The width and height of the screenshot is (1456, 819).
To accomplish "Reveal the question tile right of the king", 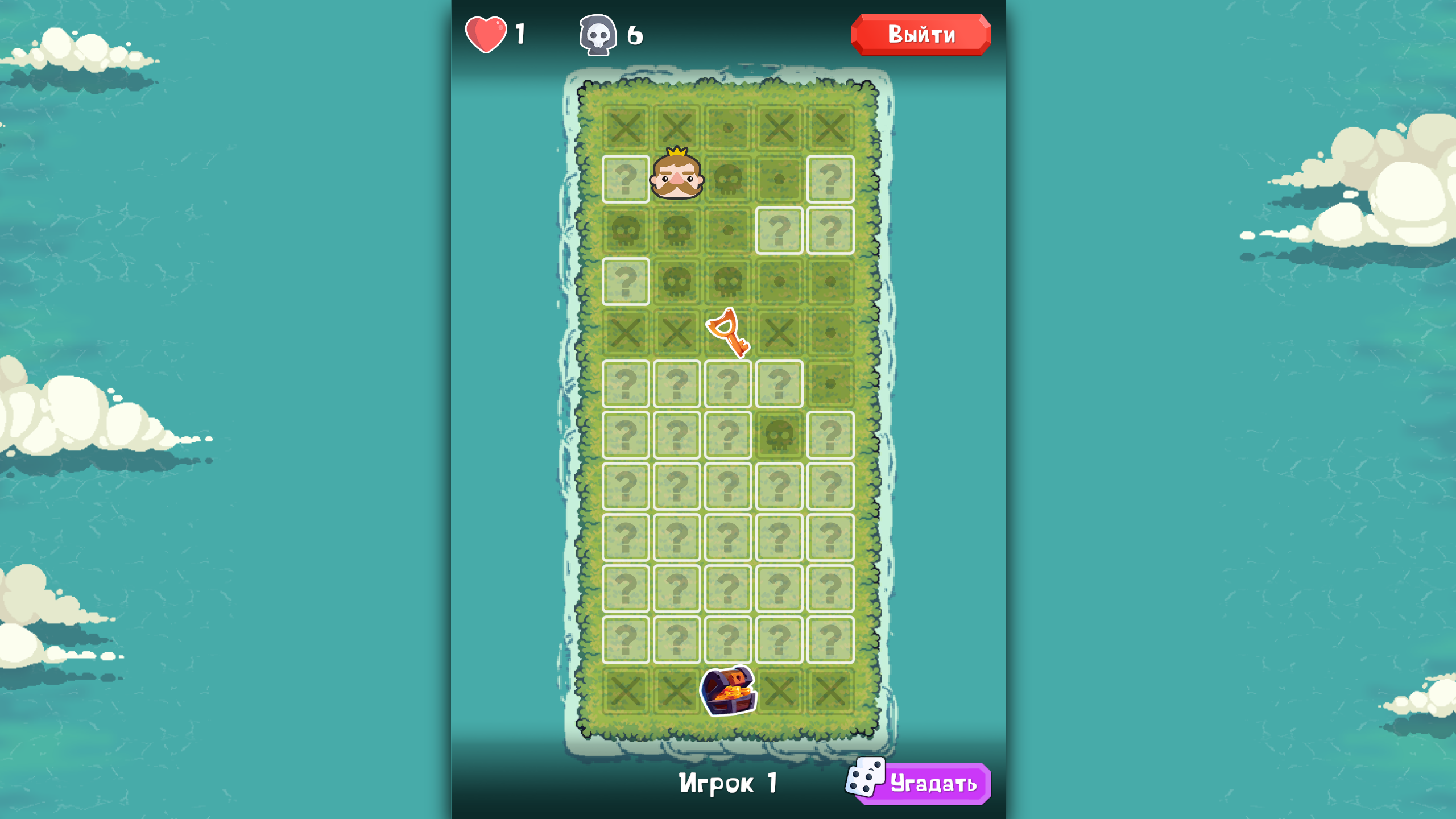I will point(830,179).
